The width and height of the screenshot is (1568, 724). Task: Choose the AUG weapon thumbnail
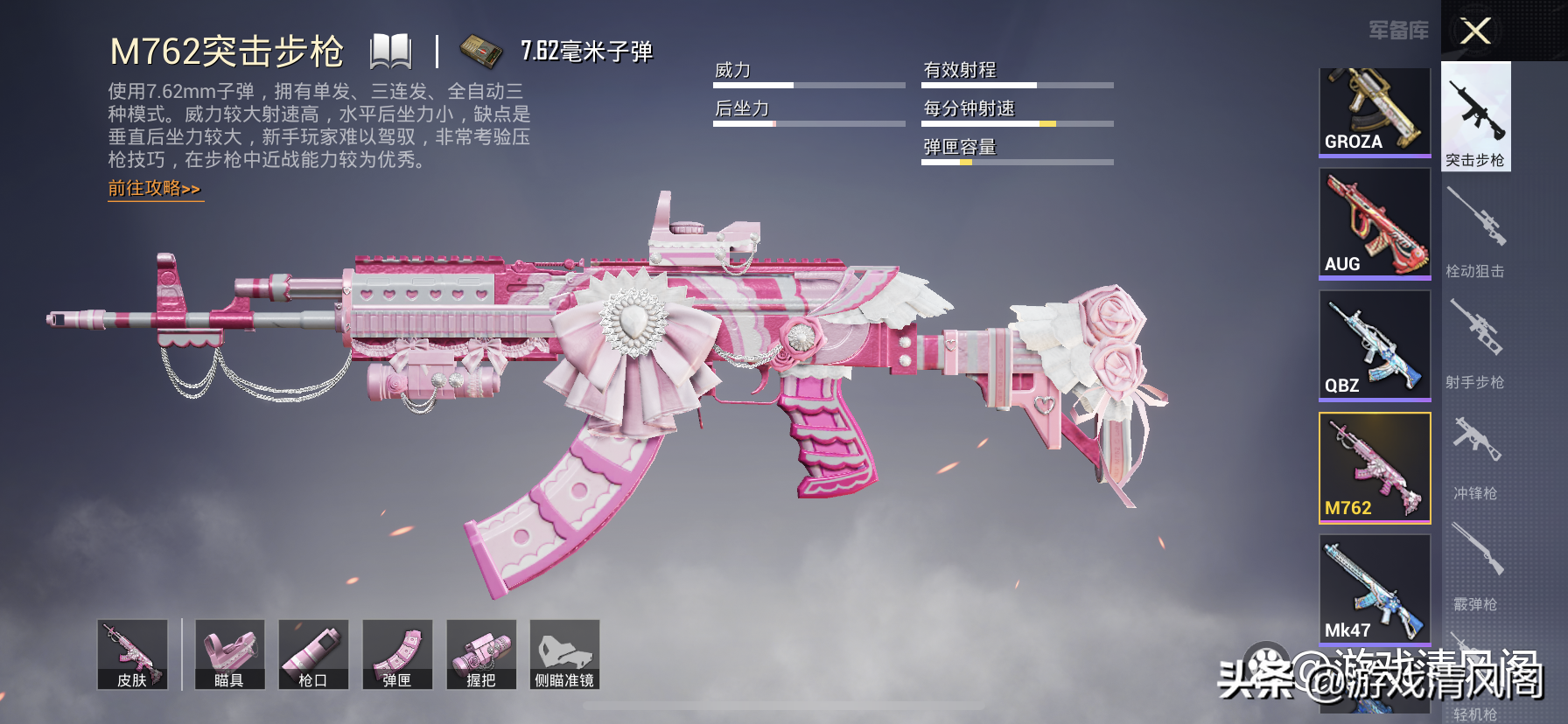(x=1374, y=224)
